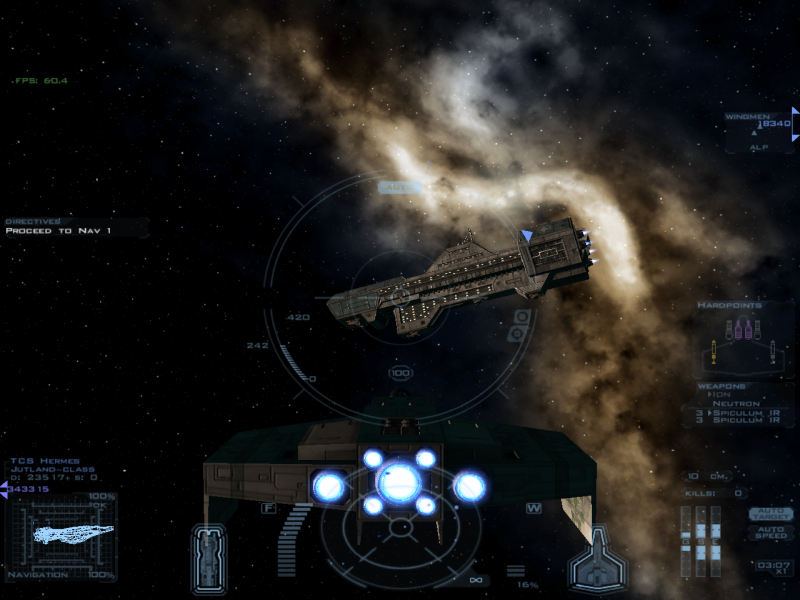Open the Wingmen status panel
This screenshot has width=800, height=600.
pyautogui.click(x=758, y=124)
